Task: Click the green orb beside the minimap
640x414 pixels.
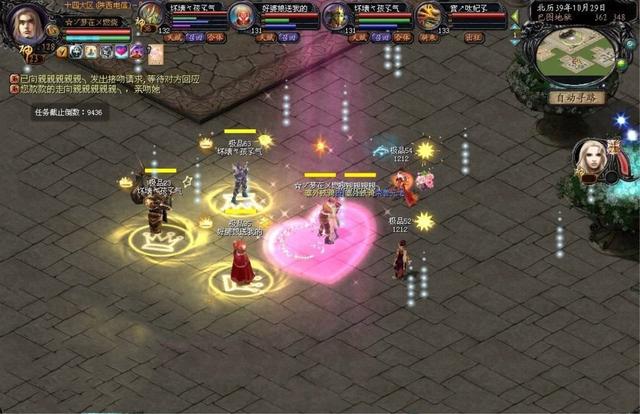Action: click(x=622, y=65)
